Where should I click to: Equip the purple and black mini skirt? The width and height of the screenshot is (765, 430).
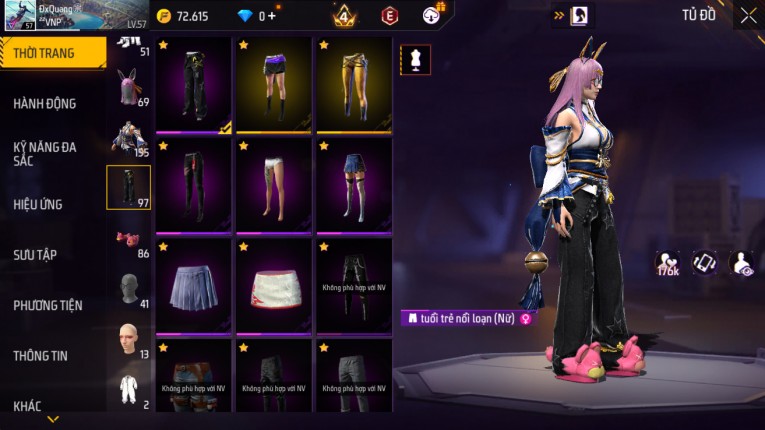[x=274, y=85]
